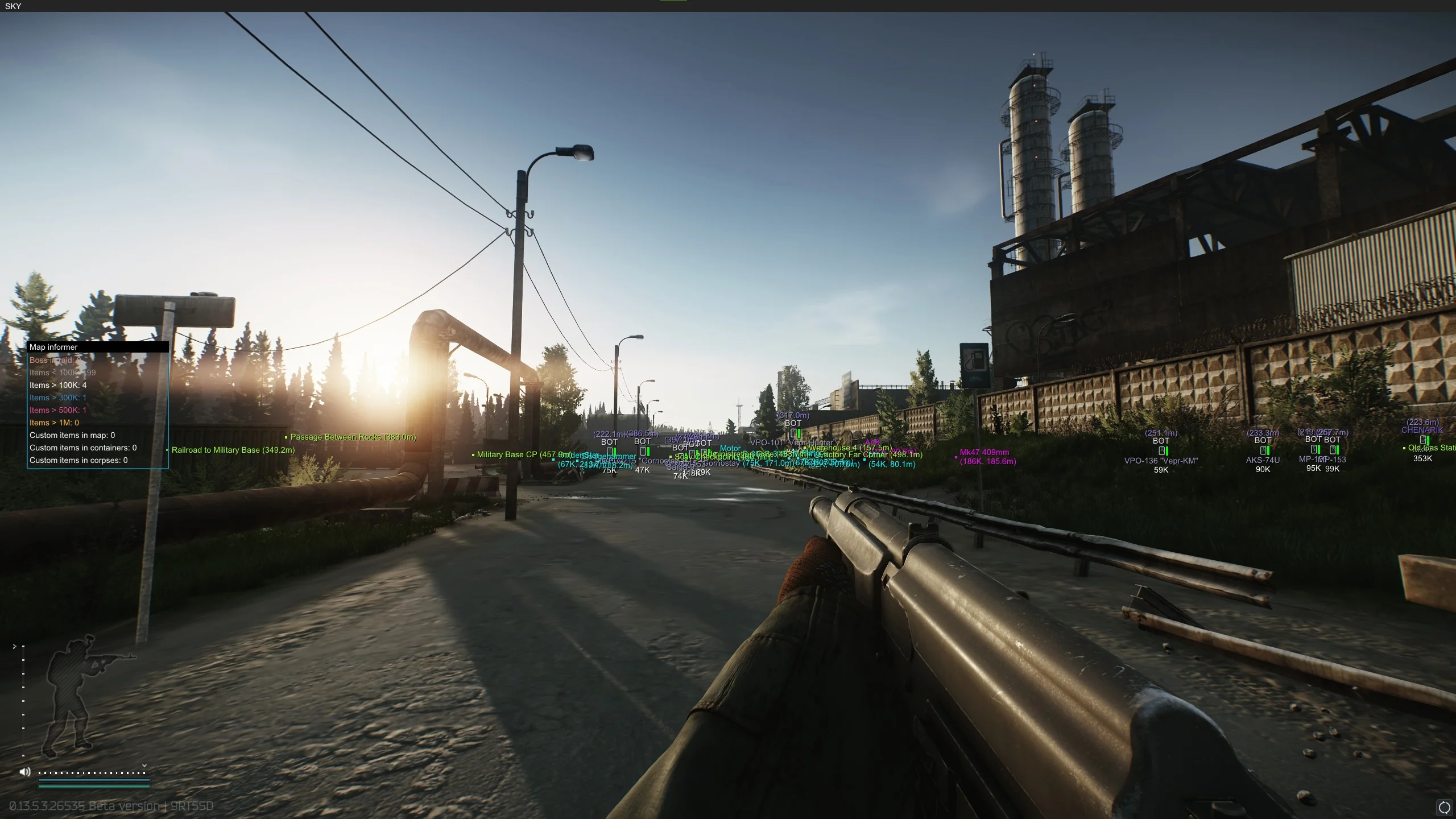Viewport: 1456px width, 819px height.
Task: Click the green marker beside Passage Between Rocks
Action: click(x=286, y=437)
